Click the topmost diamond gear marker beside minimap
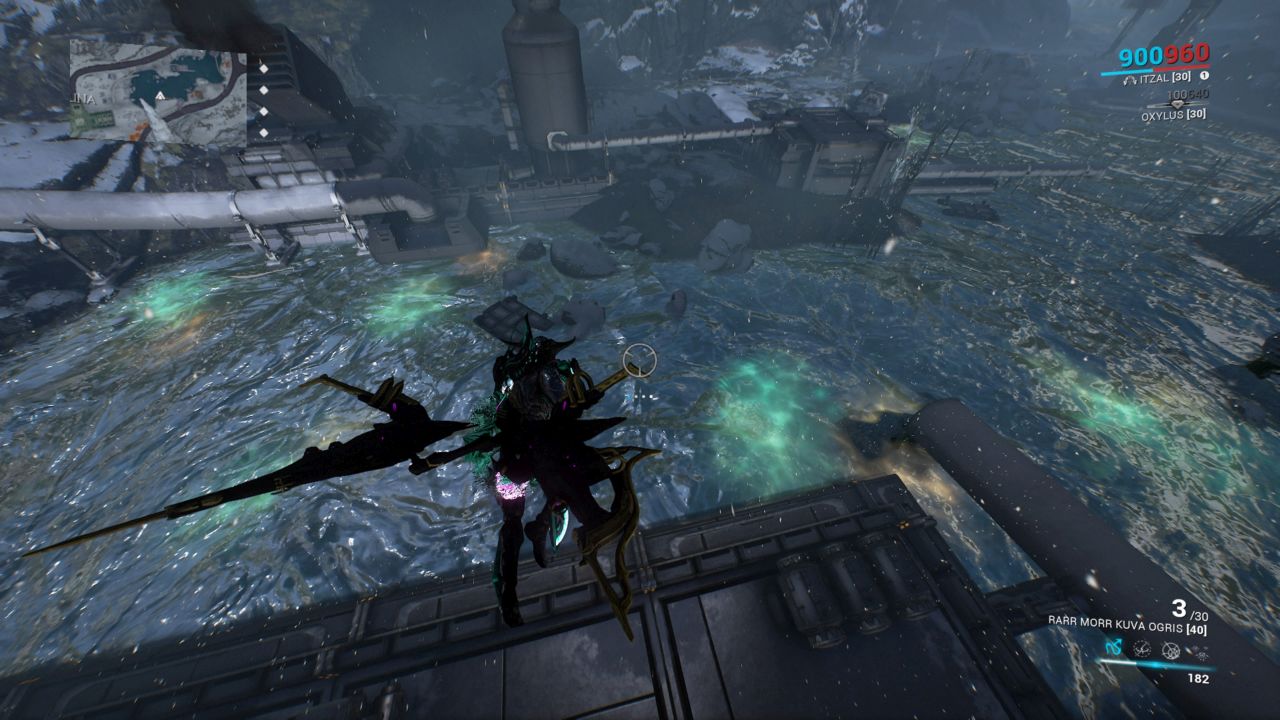 point(264,69)
